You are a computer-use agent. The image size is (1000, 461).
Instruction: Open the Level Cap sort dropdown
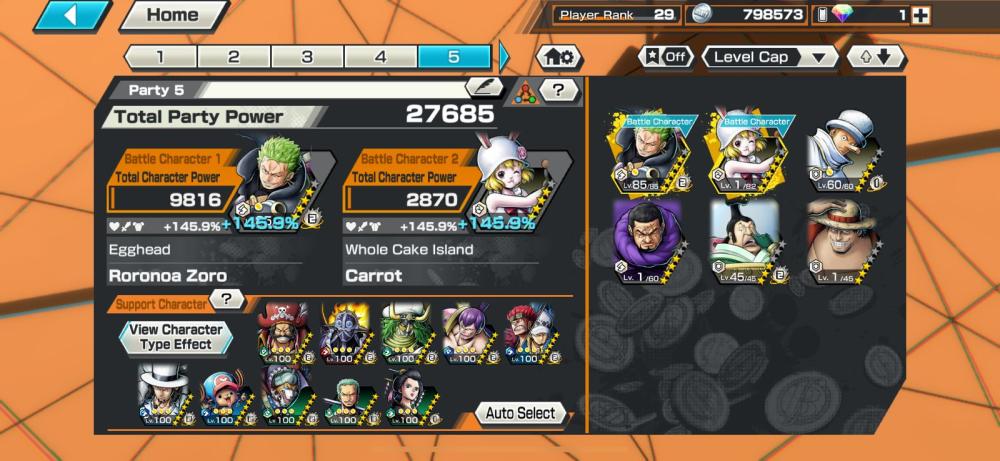[770, 57]
